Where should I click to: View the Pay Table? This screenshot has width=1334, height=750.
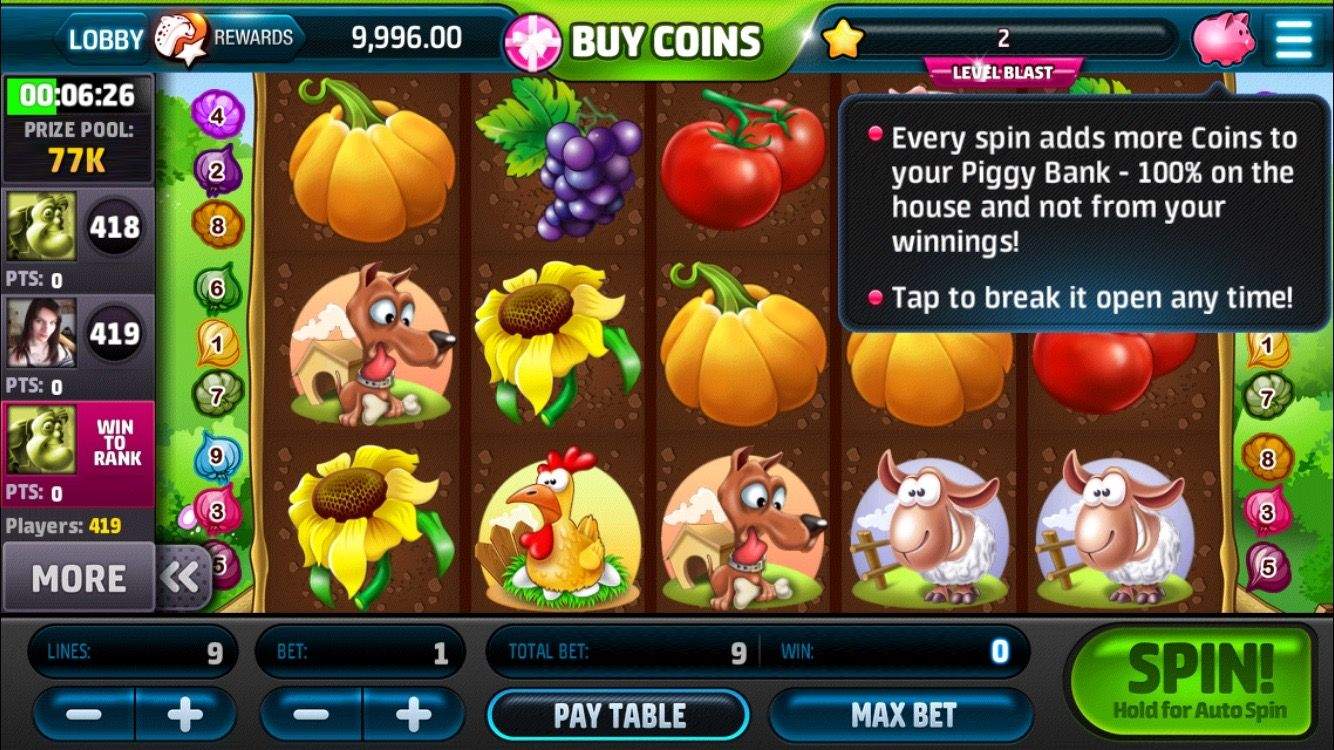pyautogui.click(x=619, y=715)
